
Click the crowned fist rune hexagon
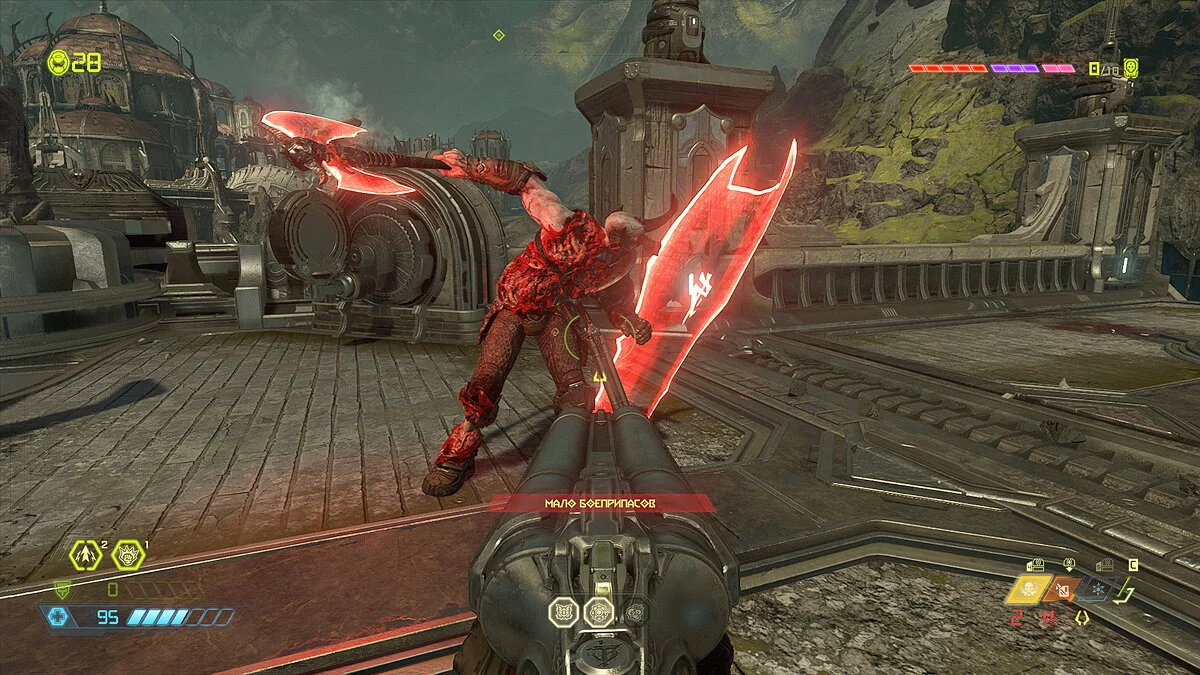(127, 553)
